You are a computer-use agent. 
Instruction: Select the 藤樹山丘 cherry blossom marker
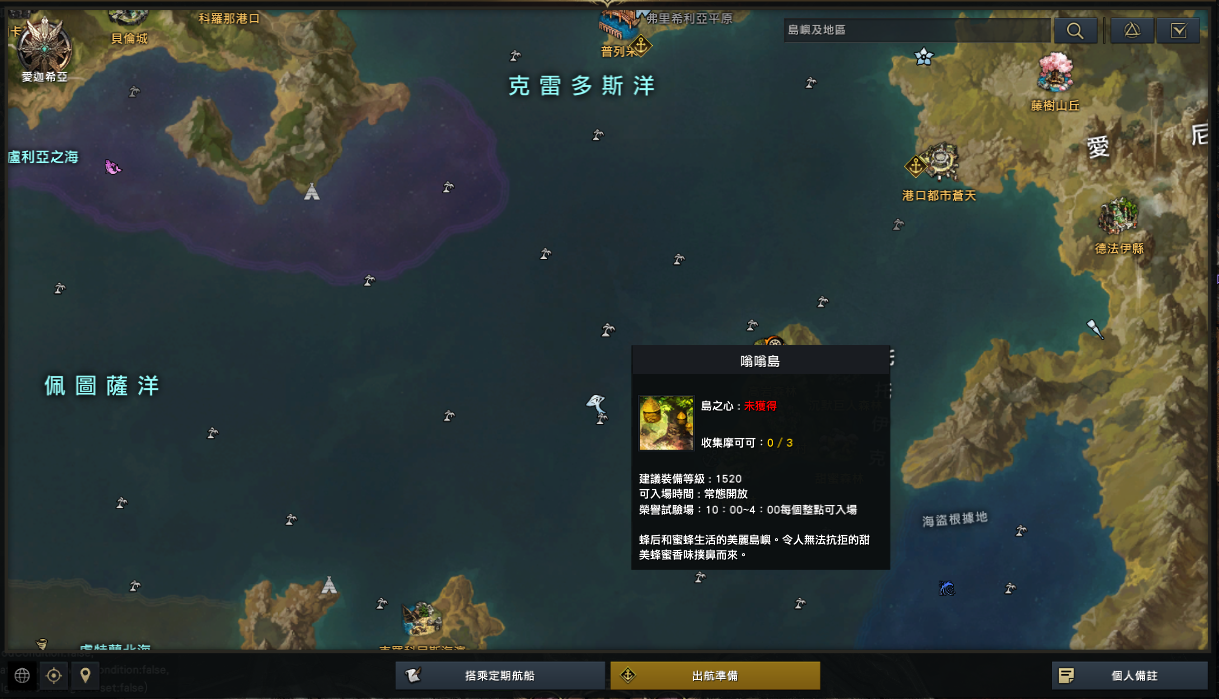point(1055,72)
